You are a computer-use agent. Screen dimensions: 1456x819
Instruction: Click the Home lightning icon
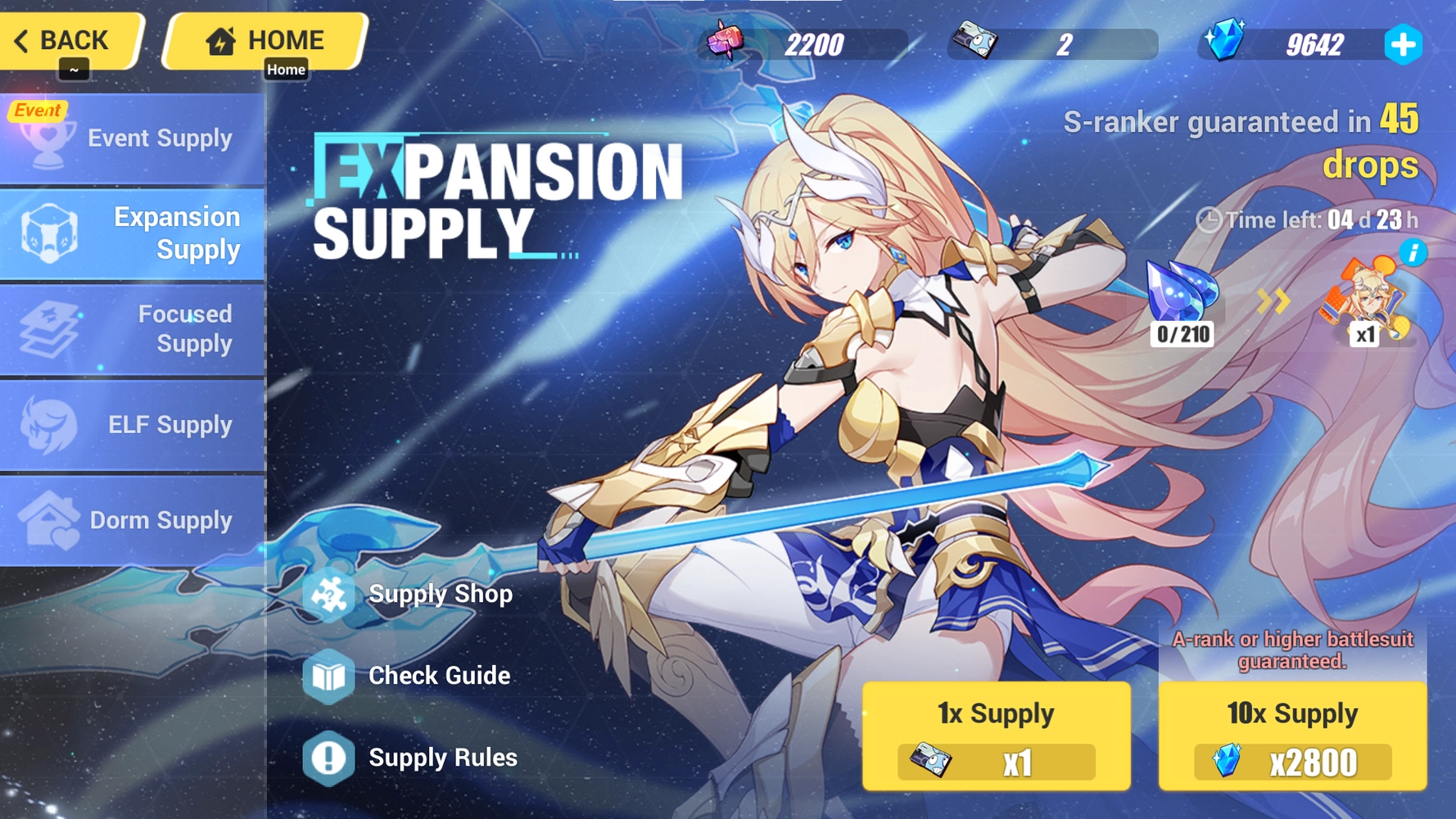(x=220, y=38)
